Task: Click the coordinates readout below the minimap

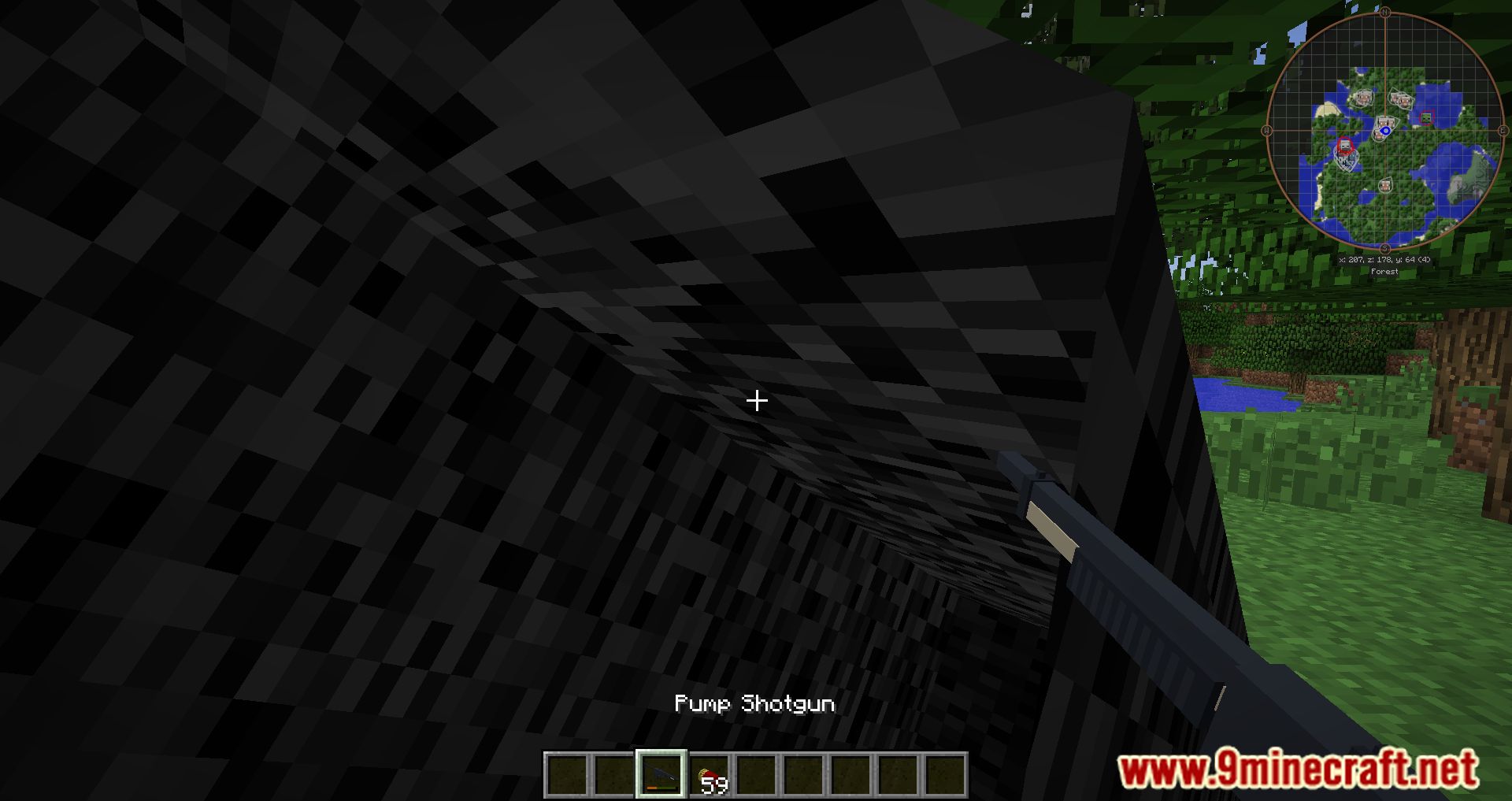Action: tap(1384, 259)
